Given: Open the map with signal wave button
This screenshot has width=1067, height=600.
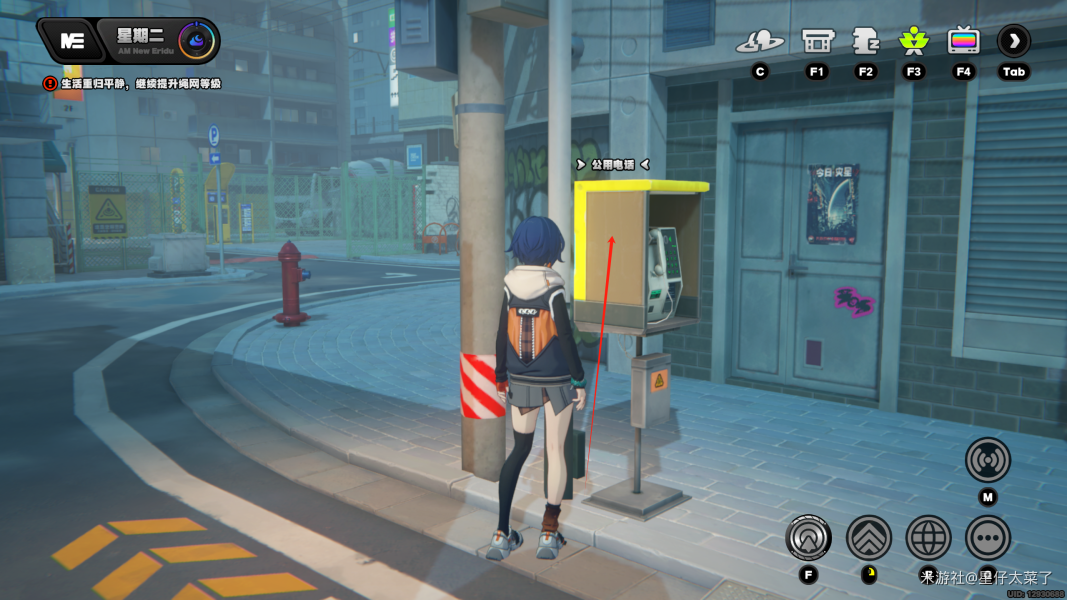Looking at the screenshot, I should [x=988, y=461].
